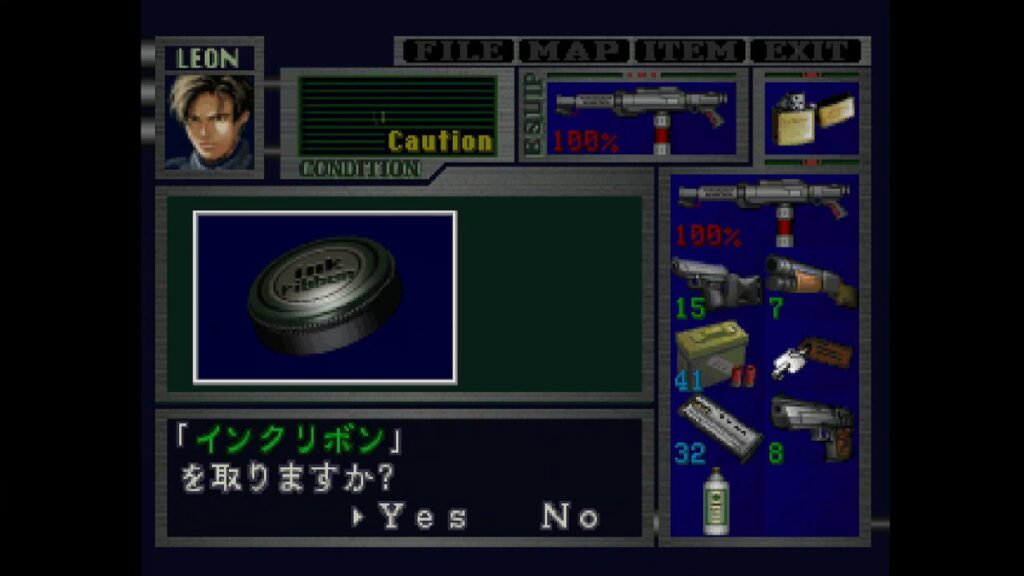Pick the handgun with 15 rounds

click(x=714, y=283)
